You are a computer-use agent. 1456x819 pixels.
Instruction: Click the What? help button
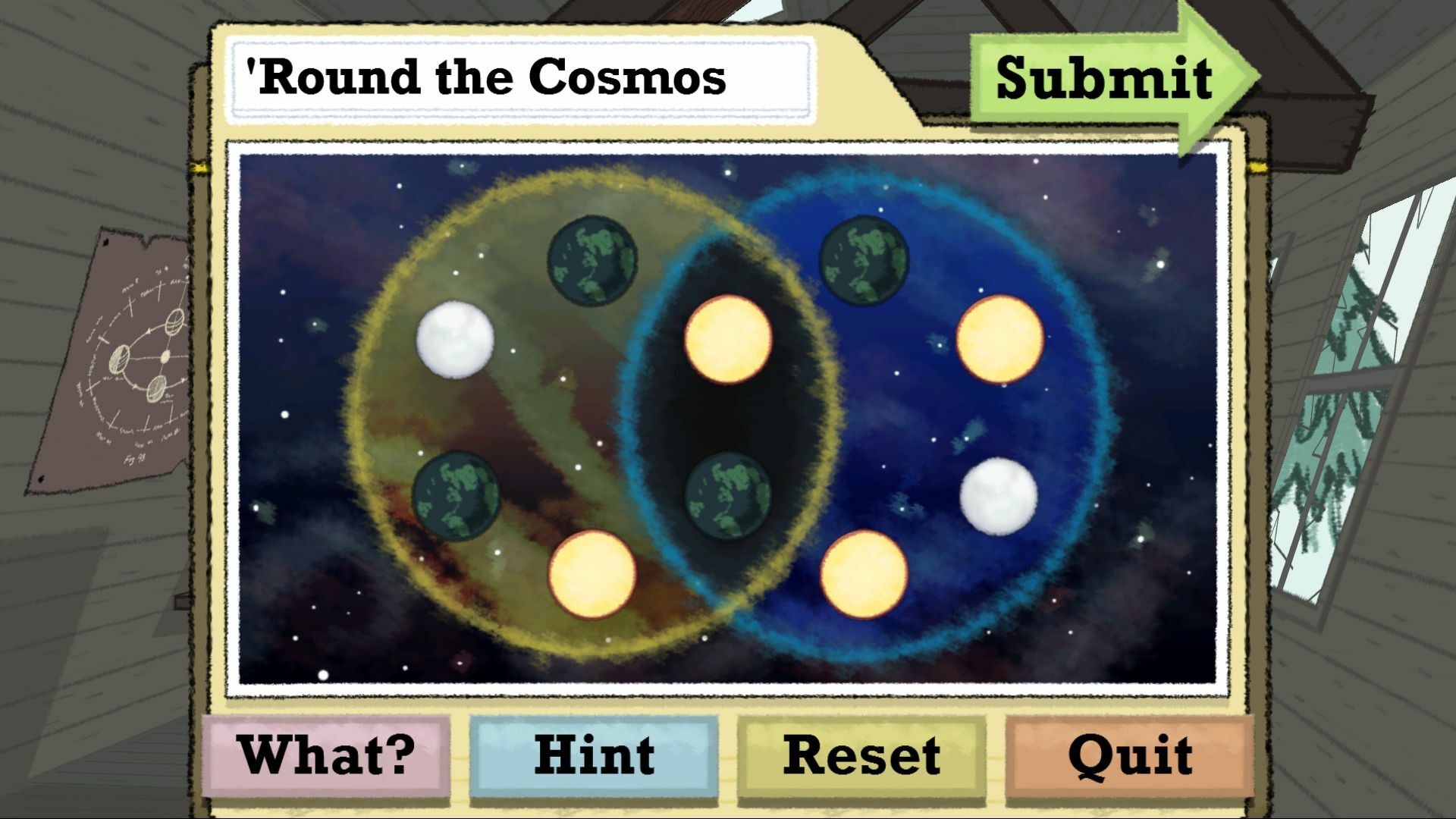(x=325, y=754)
